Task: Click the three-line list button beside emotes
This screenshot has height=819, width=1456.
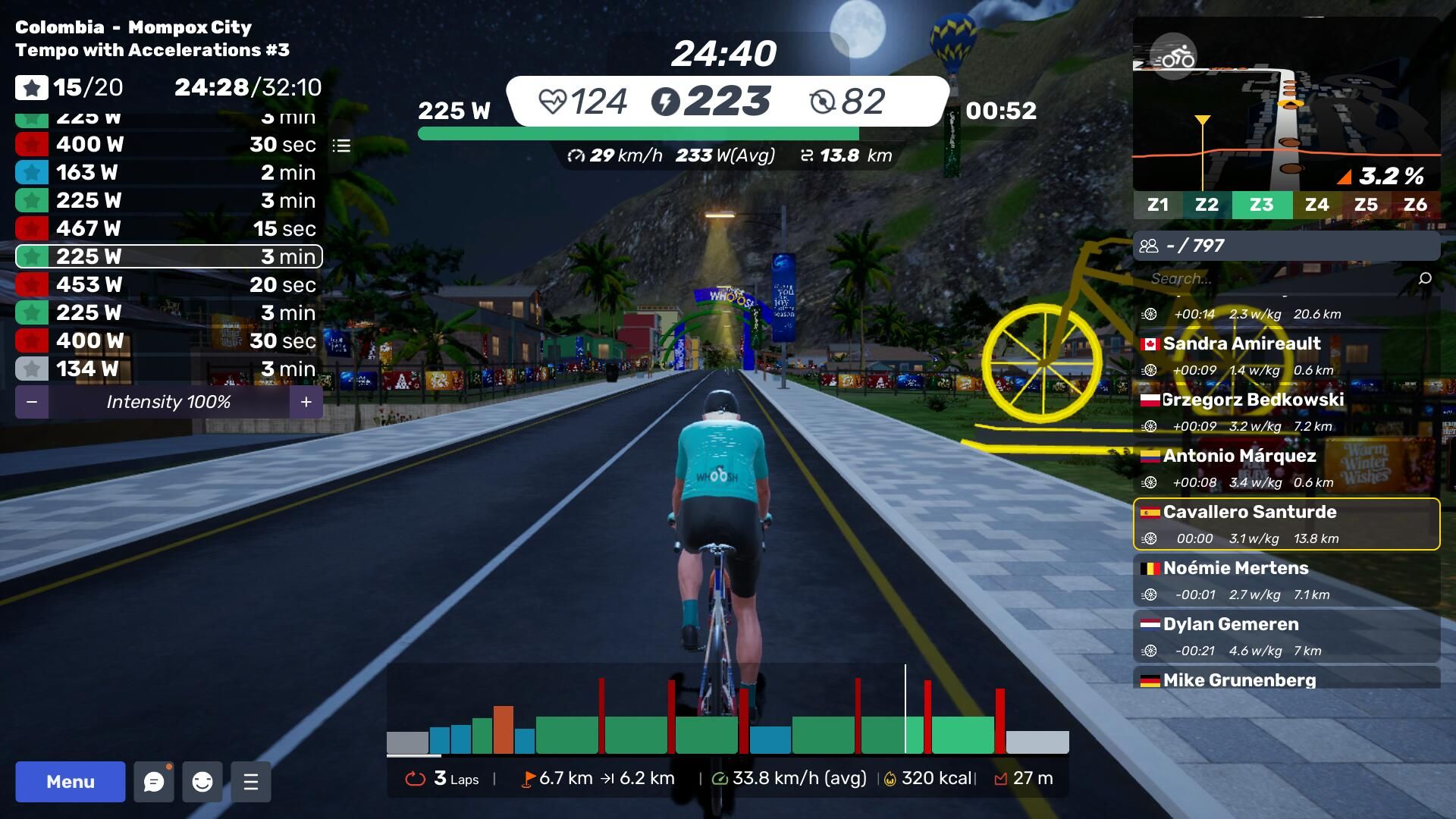Action: point(251,782)
